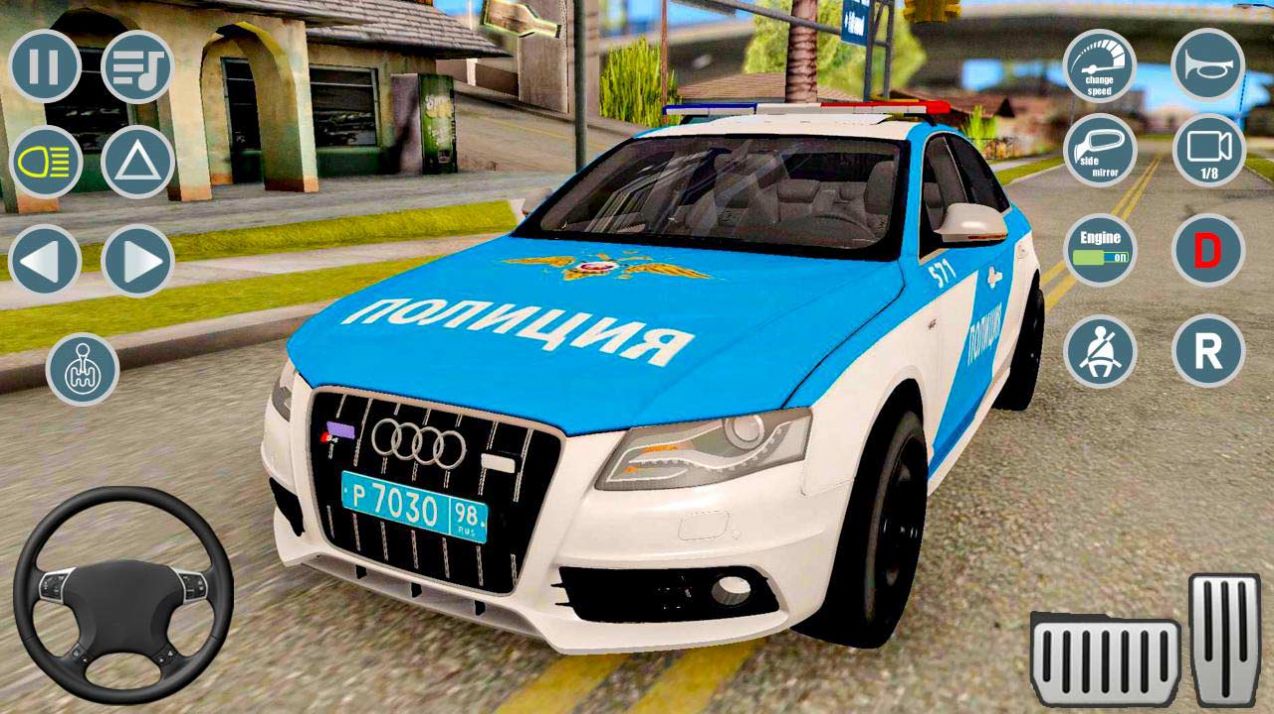The height and width of the screenshot is (714, 1274).
Task: Activate the hazard triangle button
Action: pyautogui.click(x=137, y=162)
